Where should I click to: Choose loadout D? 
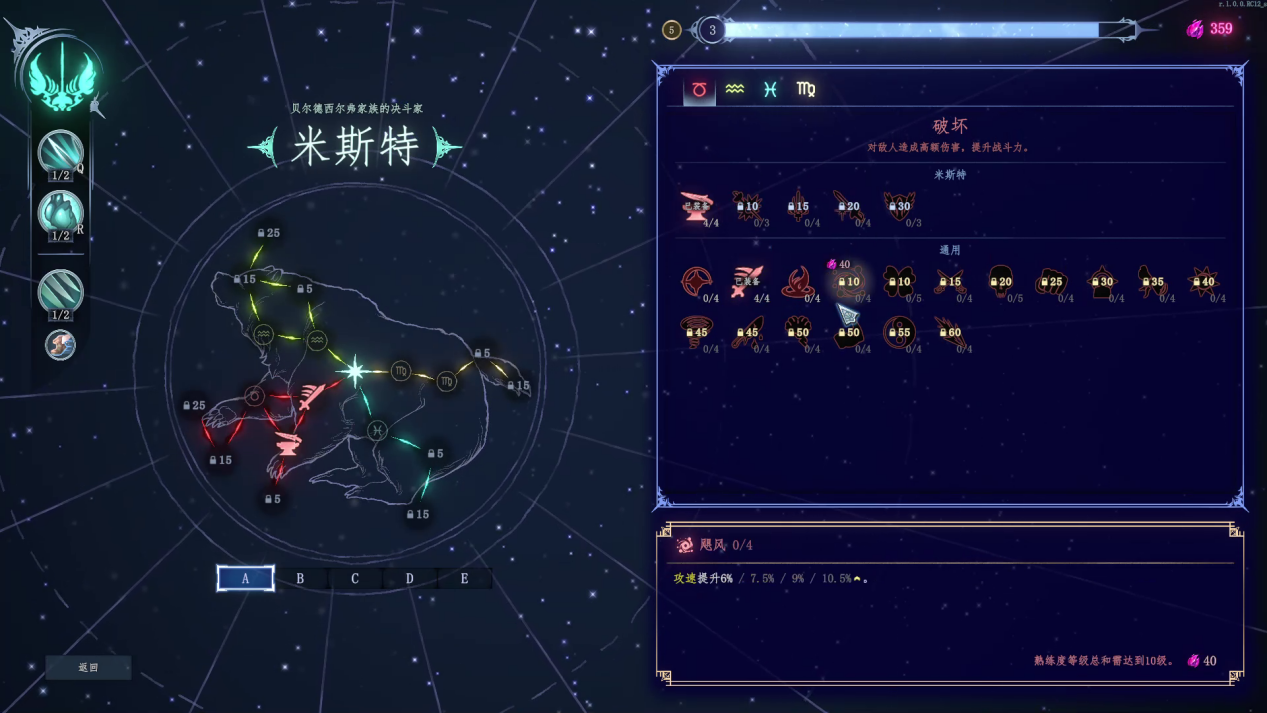(x=410, y=578)
